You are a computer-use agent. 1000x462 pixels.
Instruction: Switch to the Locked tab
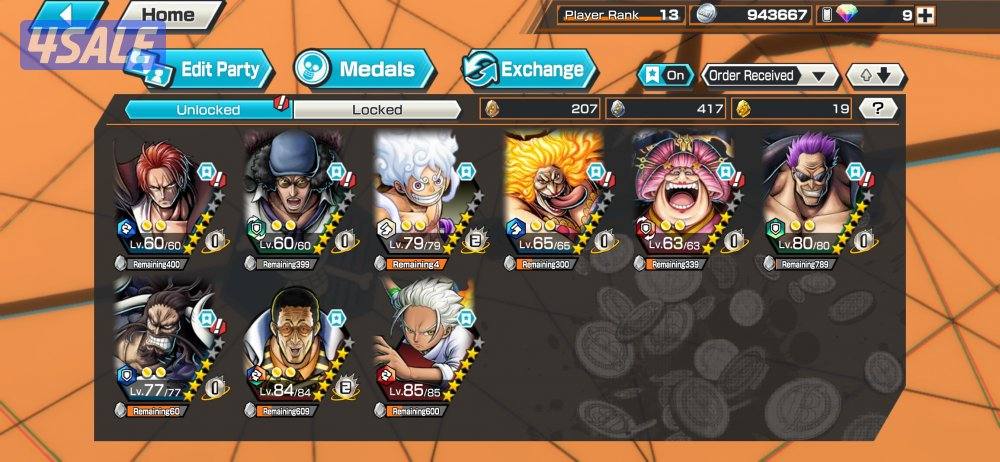pyautogui.click(x=377, y=109)
